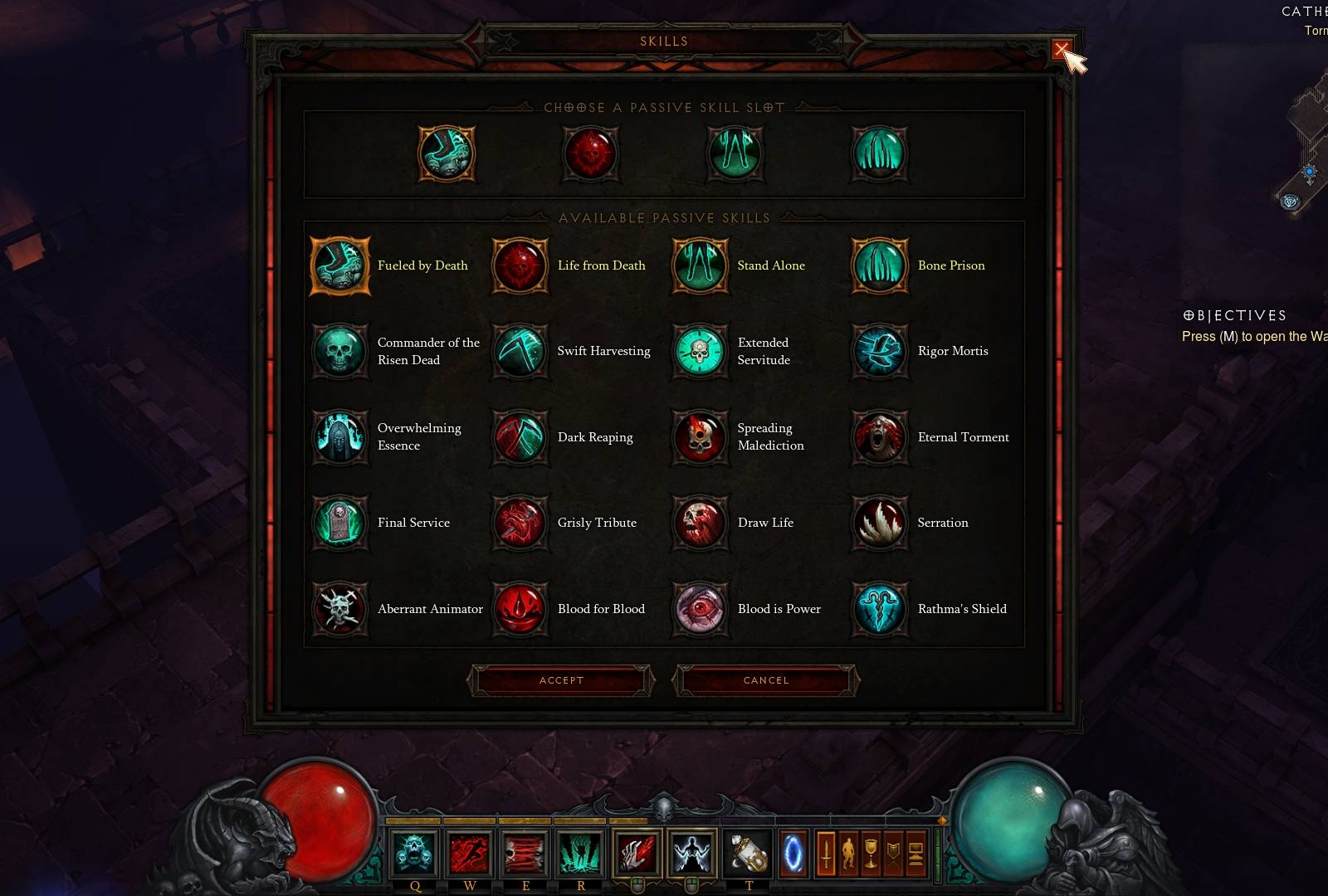The image size is (1328, 896).
Task: Select the Swift Harvesting passive
Action: tap(520, 351)
